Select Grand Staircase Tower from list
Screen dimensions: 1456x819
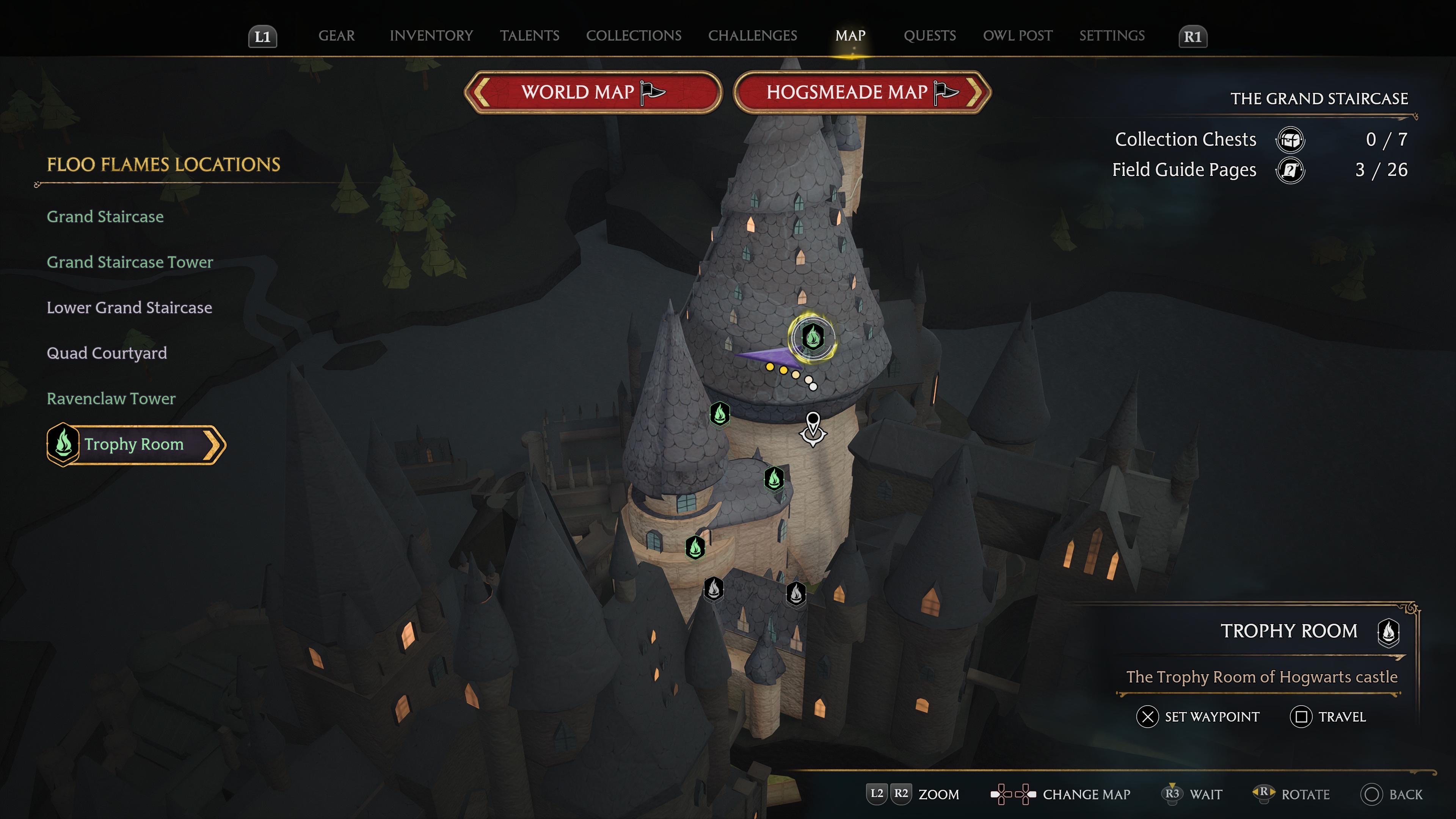coord(129,262)
